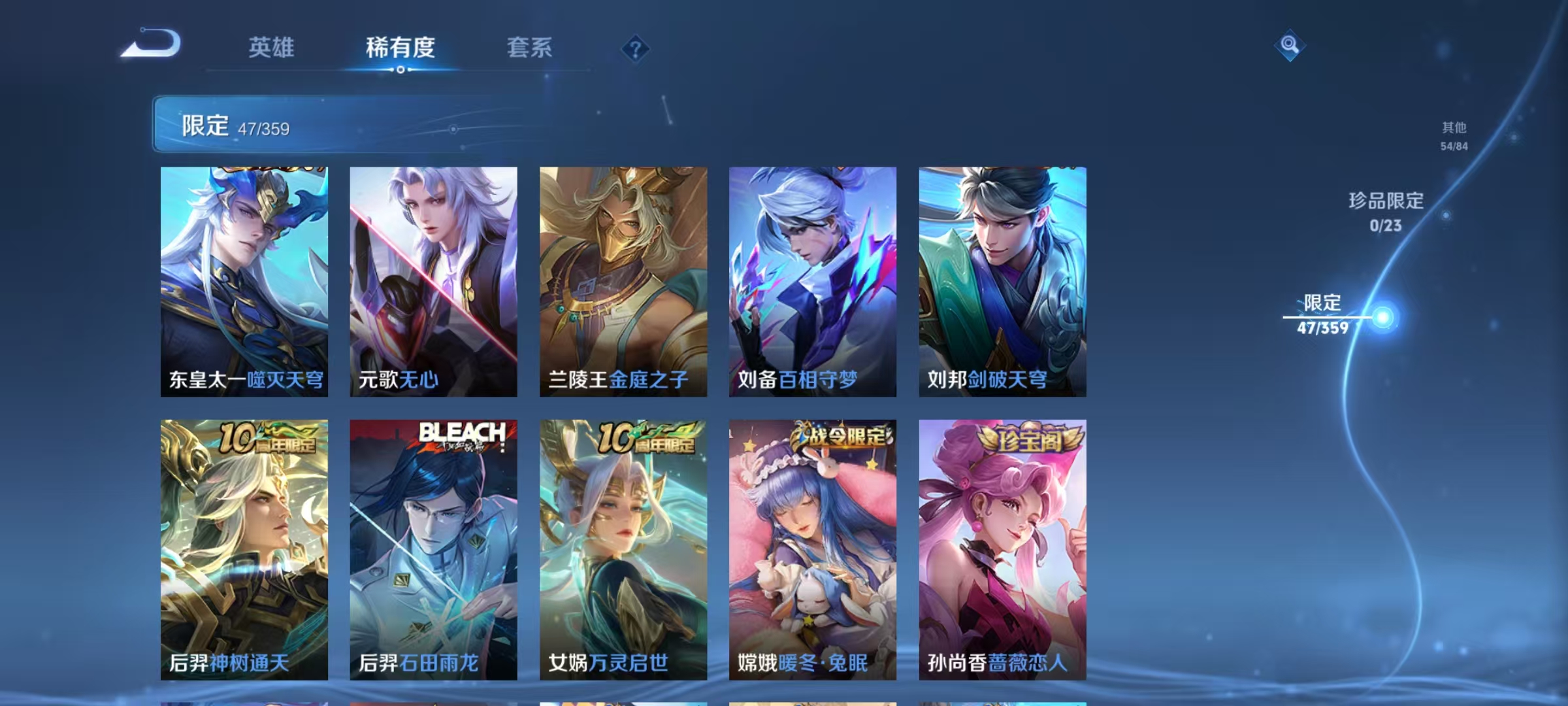Switch to the 英雄 tab
The image size is (1568, 706).
[272, 47]
